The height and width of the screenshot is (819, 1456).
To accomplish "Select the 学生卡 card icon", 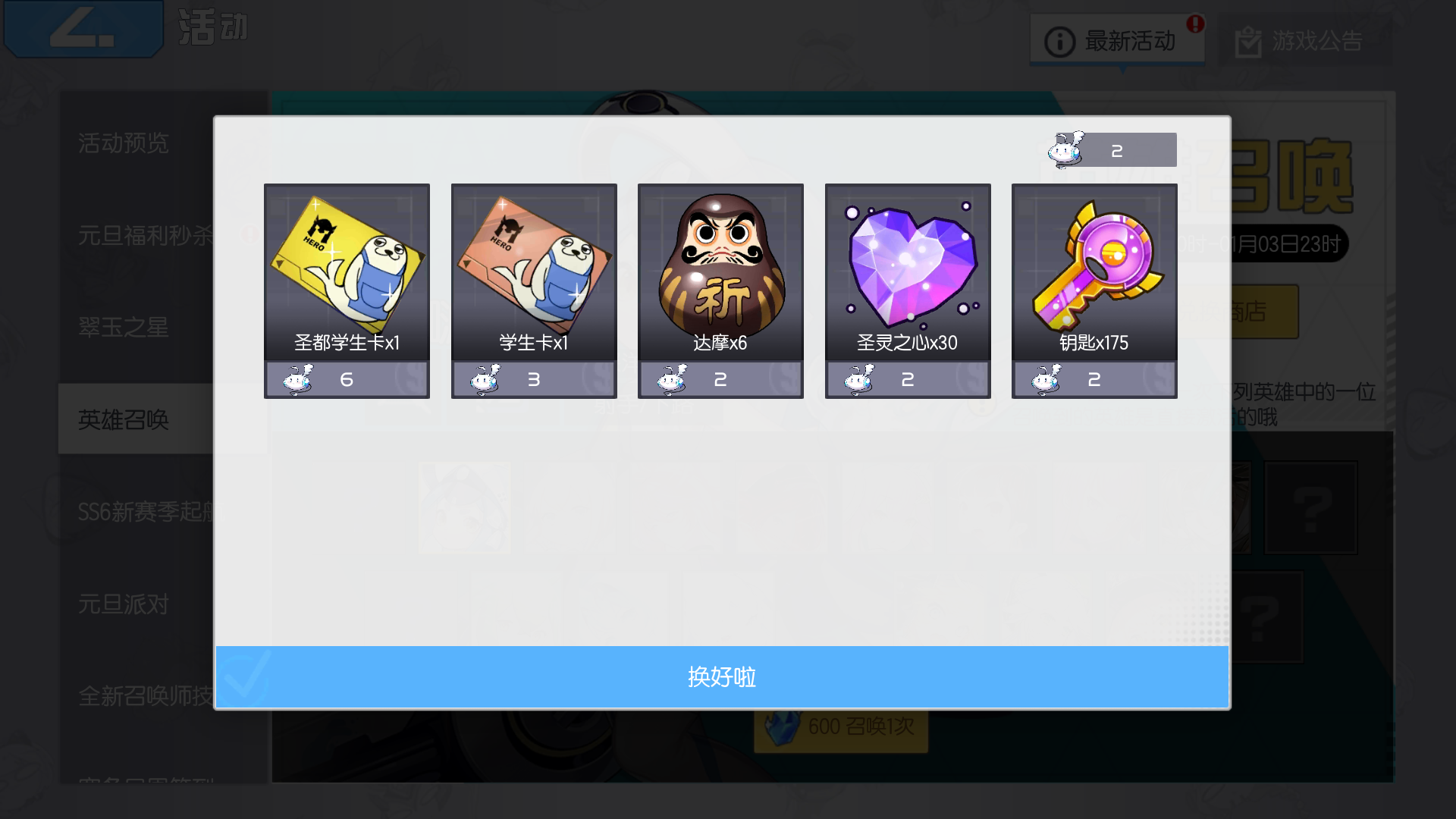I will 533,265.
